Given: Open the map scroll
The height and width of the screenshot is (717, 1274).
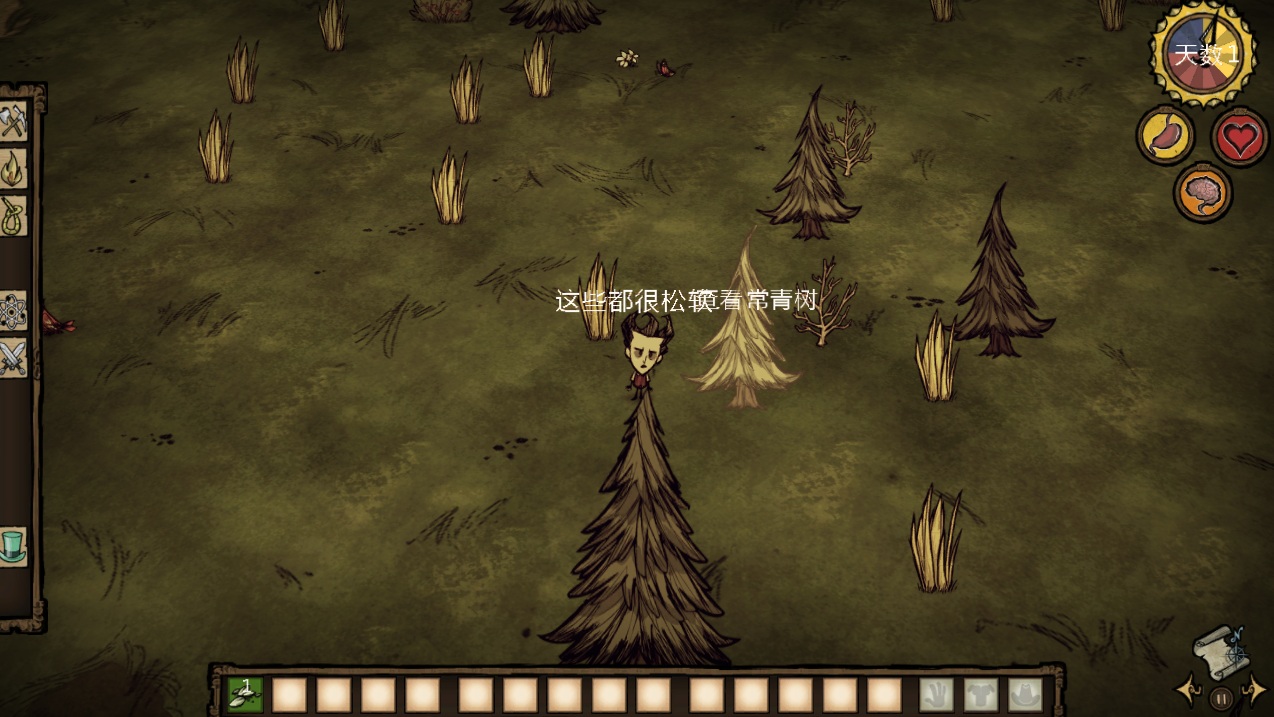Looking at the screenshot, I should (x=1219, y=650).
